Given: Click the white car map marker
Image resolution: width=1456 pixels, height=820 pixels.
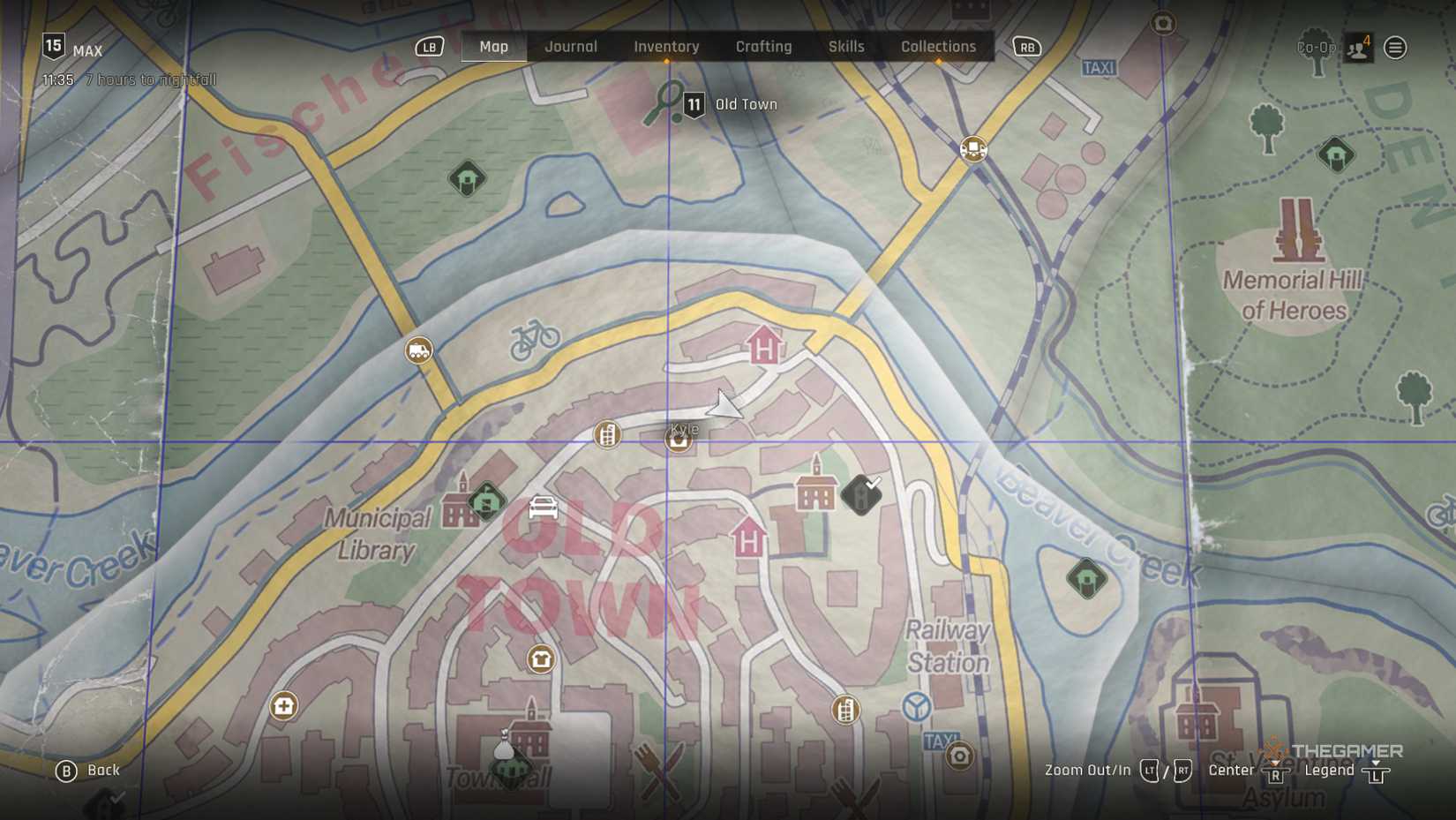Looking at the screenshot, I should [x=543, y=508].
